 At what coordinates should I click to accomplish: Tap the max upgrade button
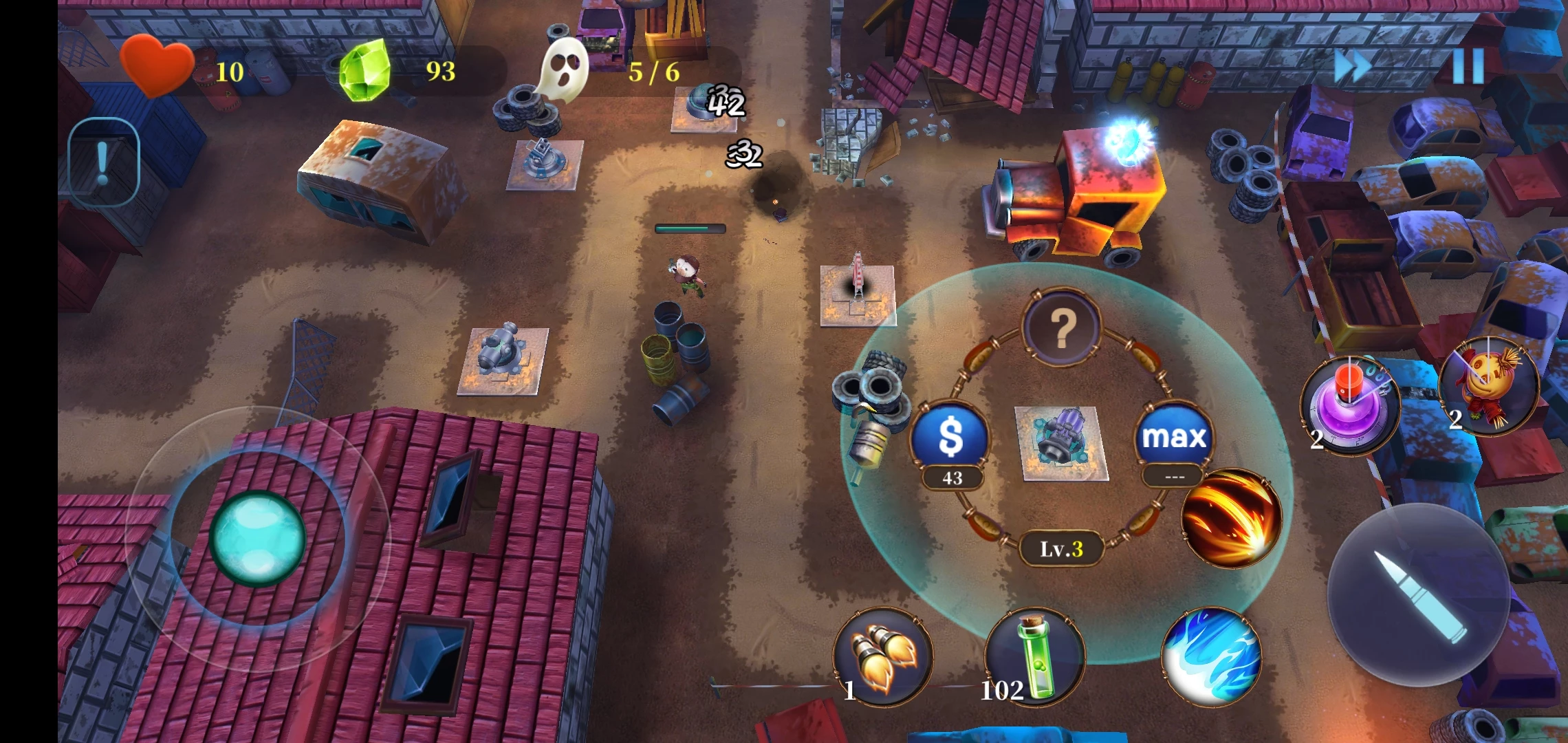1174,438
